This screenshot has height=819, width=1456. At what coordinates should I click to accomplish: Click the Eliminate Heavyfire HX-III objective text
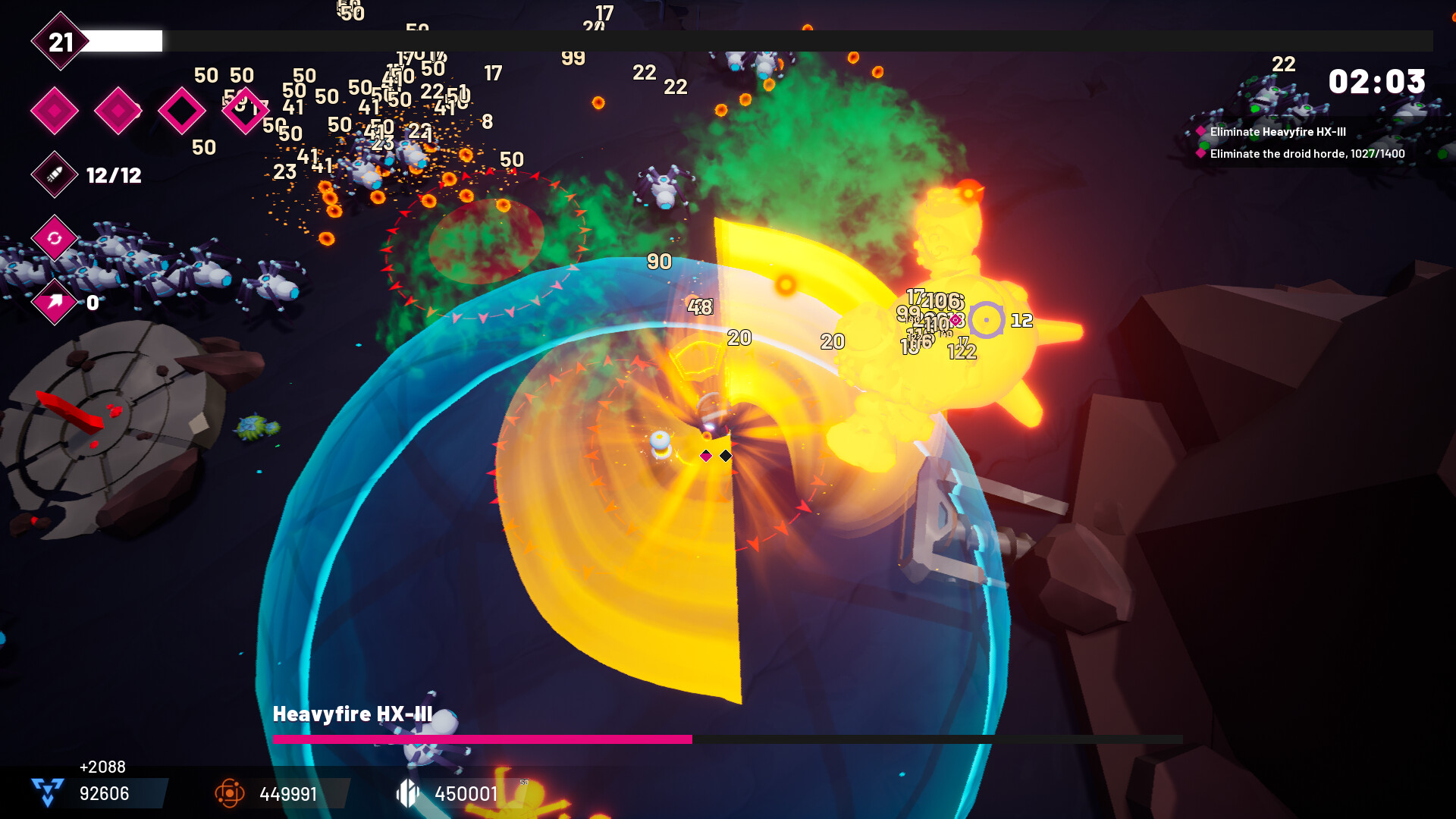point(1278,132)
